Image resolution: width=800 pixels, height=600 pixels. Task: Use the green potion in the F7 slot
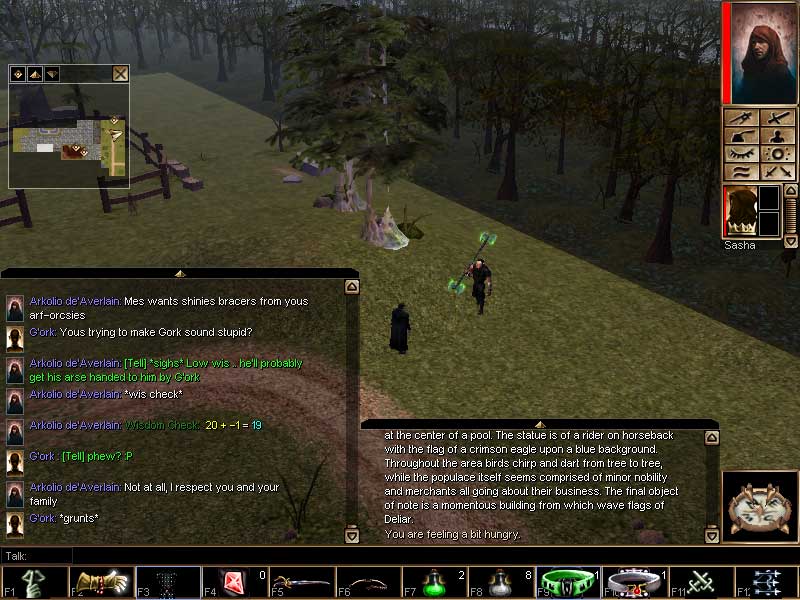click(434, 583)
